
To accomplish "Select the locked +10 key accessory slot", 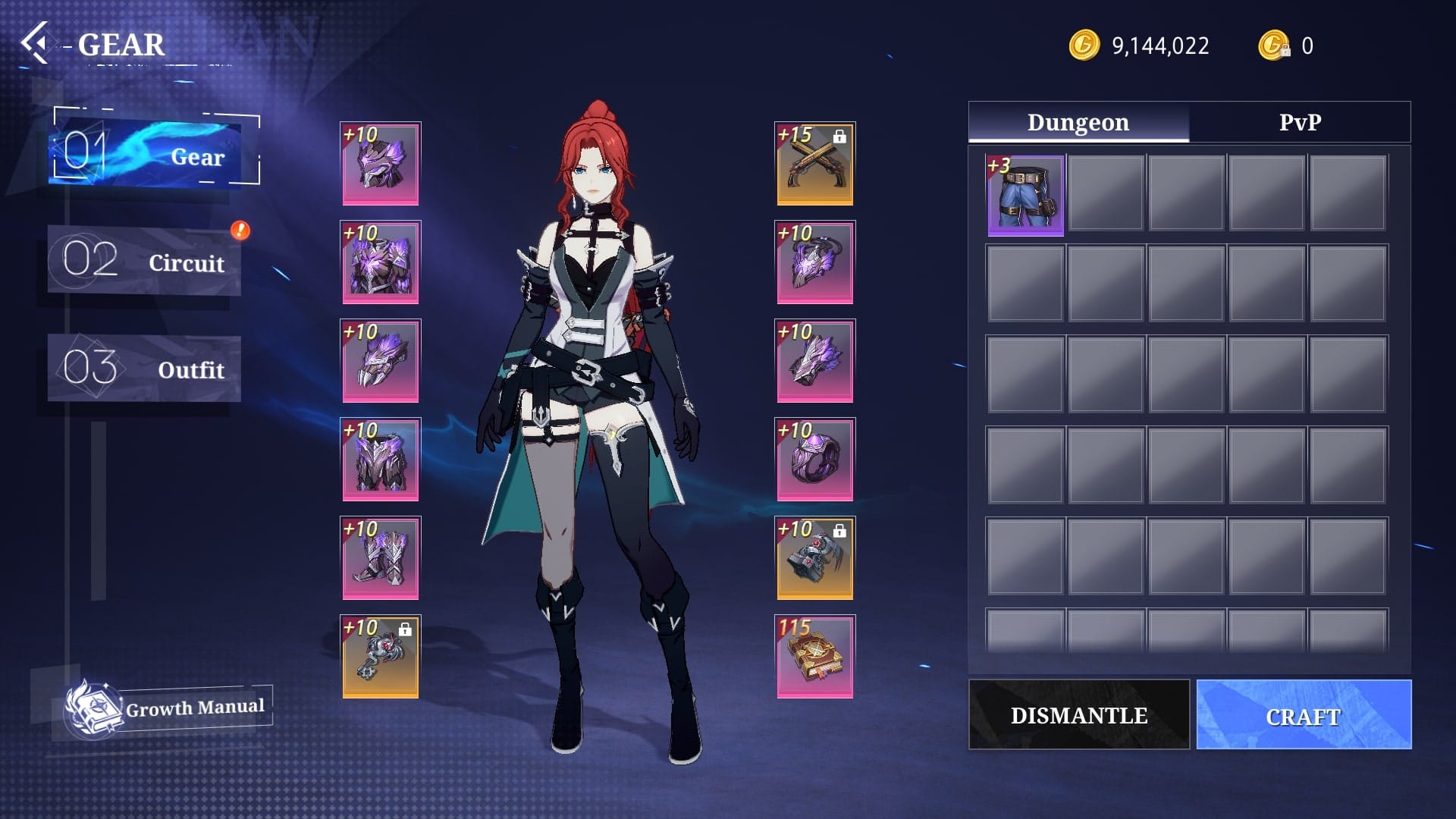I will pos(380,657).
